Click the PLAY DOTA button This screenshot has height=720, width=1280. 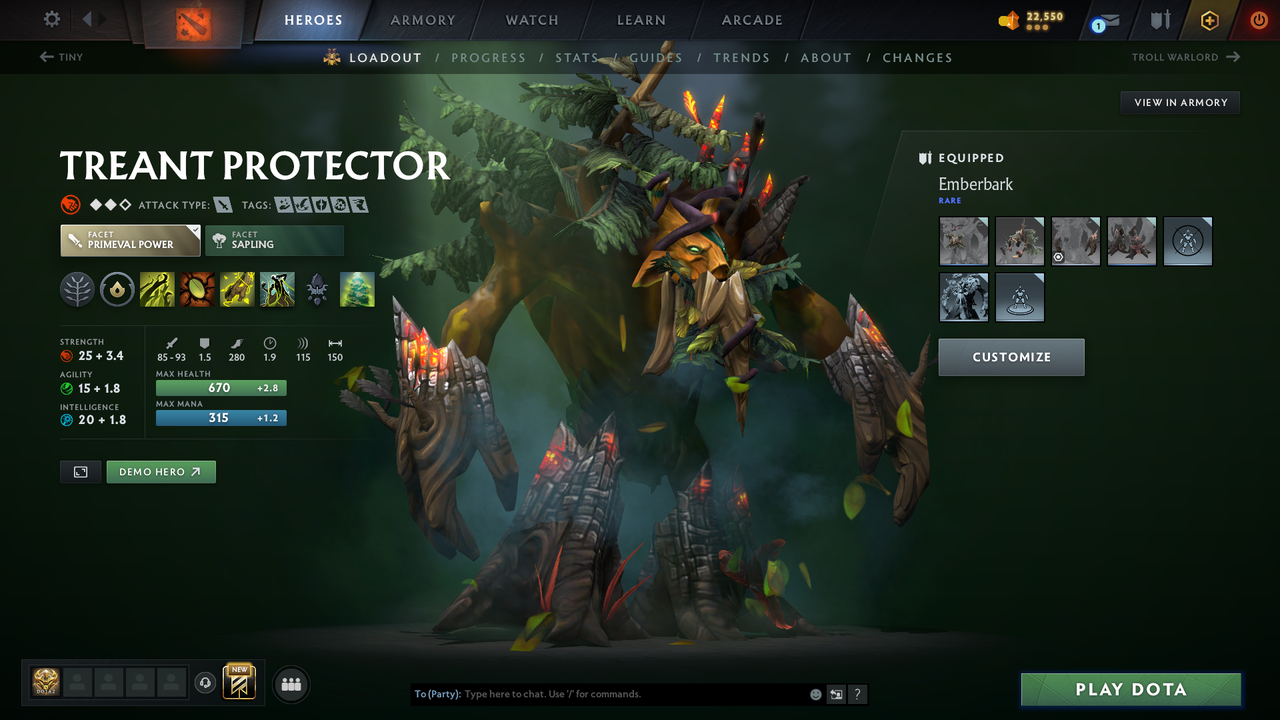coord(1130,689)
